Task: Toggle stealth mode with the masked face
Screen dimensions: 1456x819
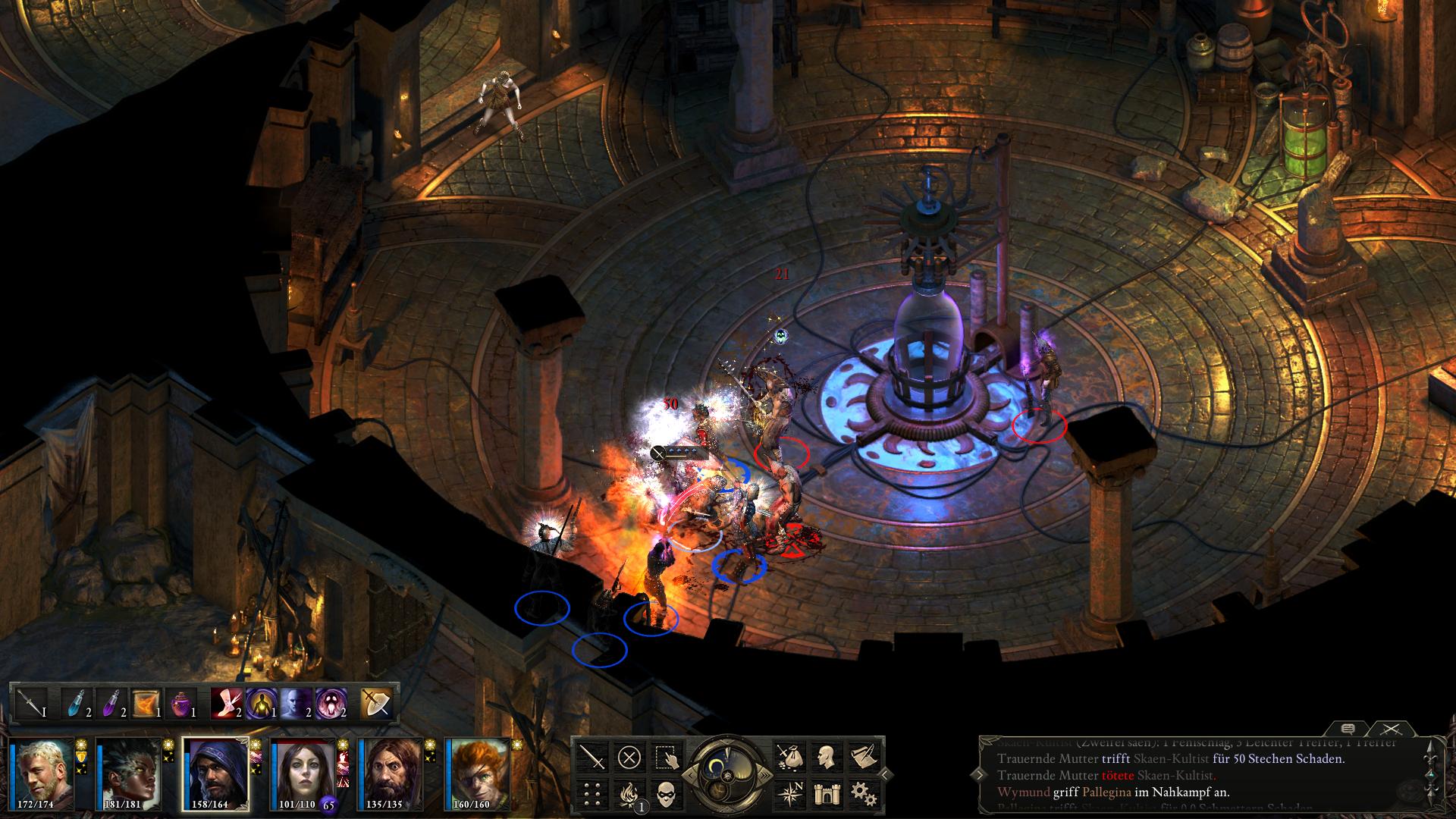Action: pyautogui.click(x=665, y=793)
